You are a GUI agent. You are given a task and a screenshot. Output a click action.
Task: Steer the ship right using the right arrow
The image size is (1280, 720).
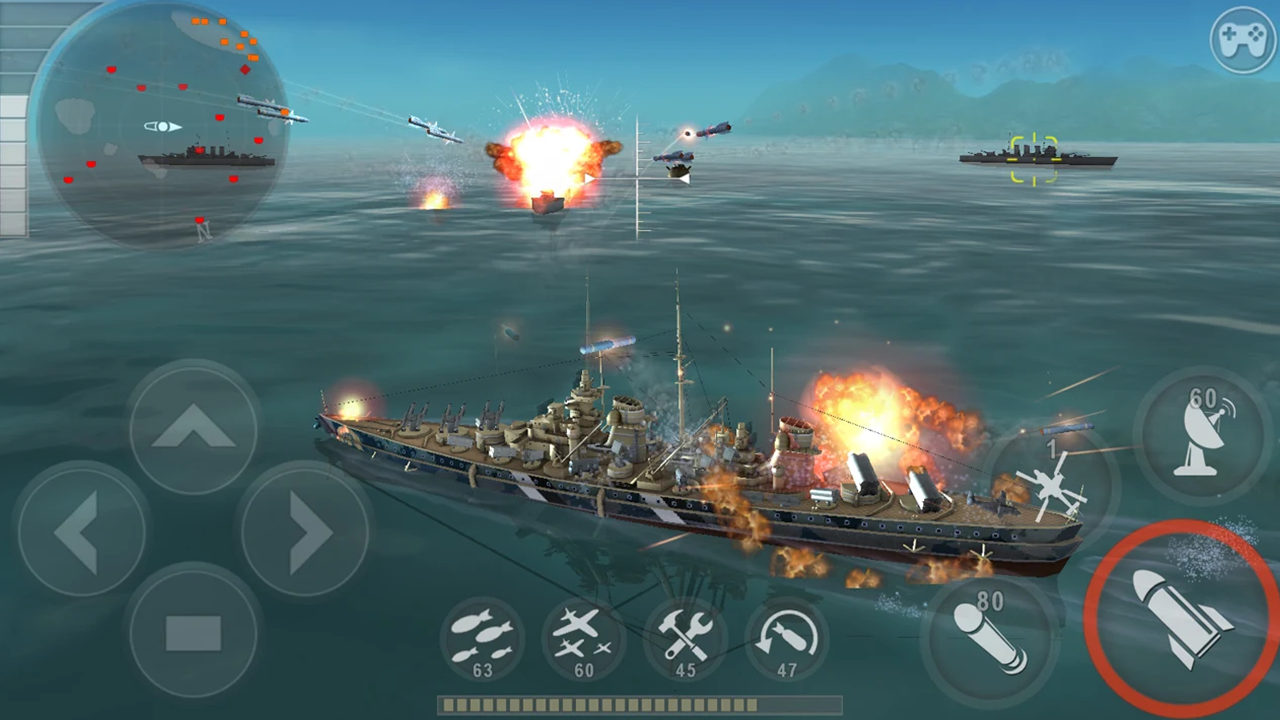coord(305,530)
